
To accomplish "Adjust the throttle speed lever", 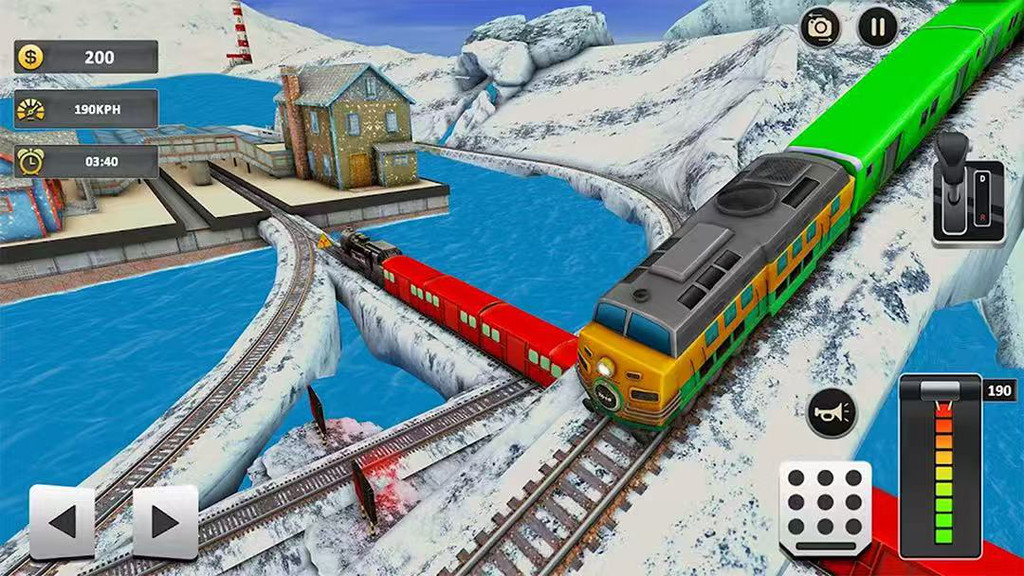I will click(940, 391).
